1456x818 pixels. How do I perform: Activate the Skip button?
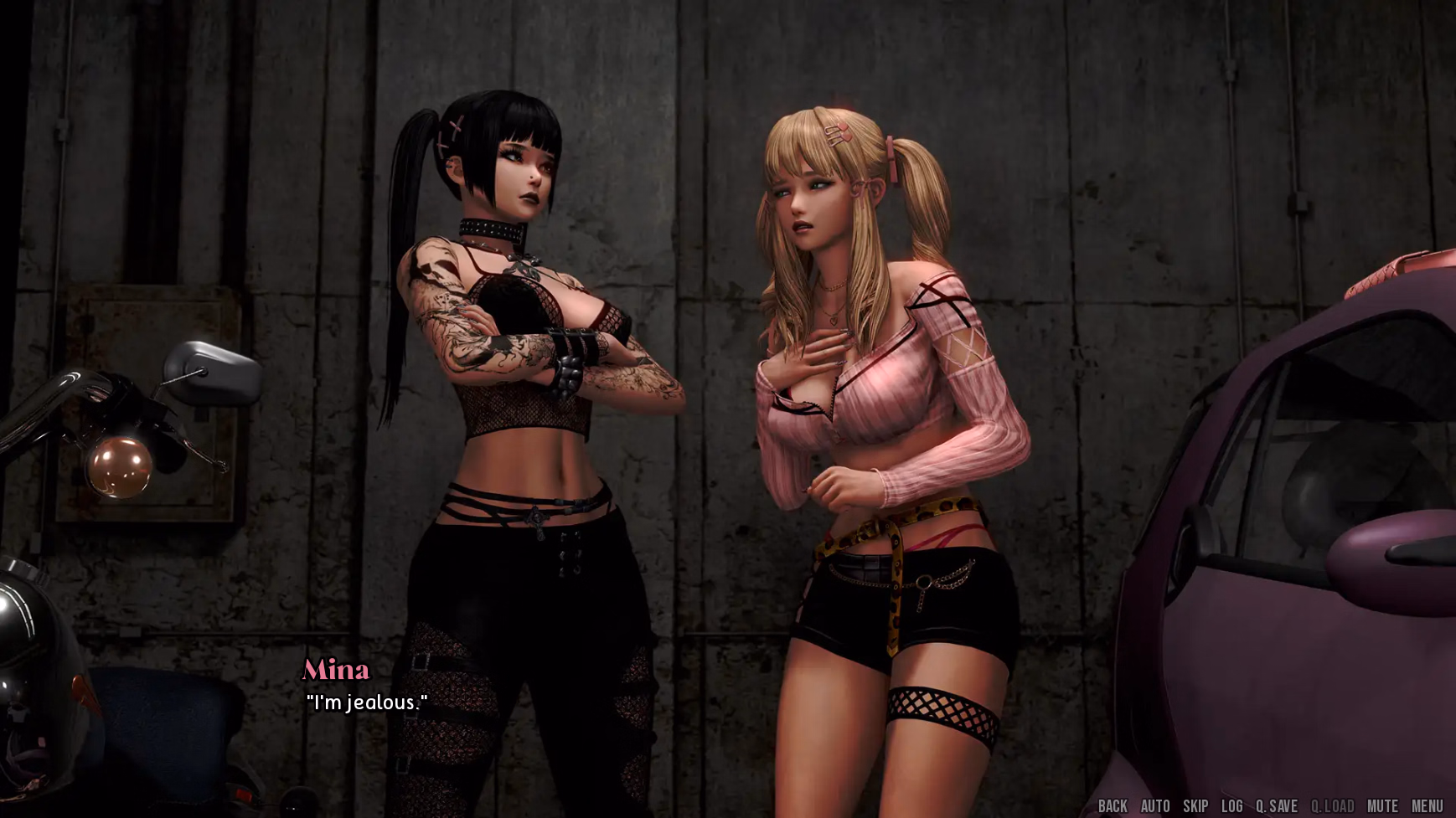(x=1195, y=806)
